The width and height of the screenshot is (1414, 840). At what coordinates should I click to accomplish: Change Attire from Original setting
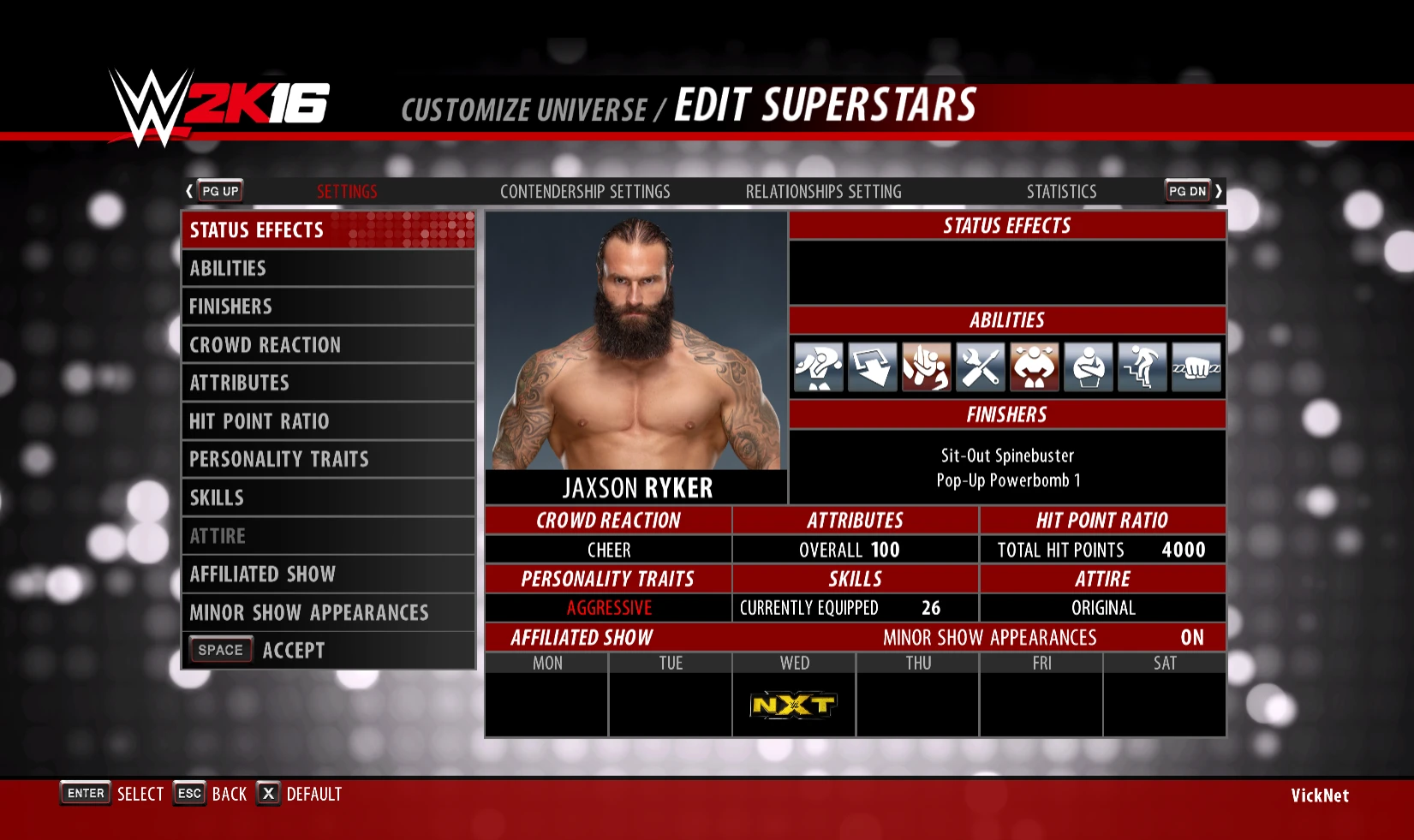1102,608
